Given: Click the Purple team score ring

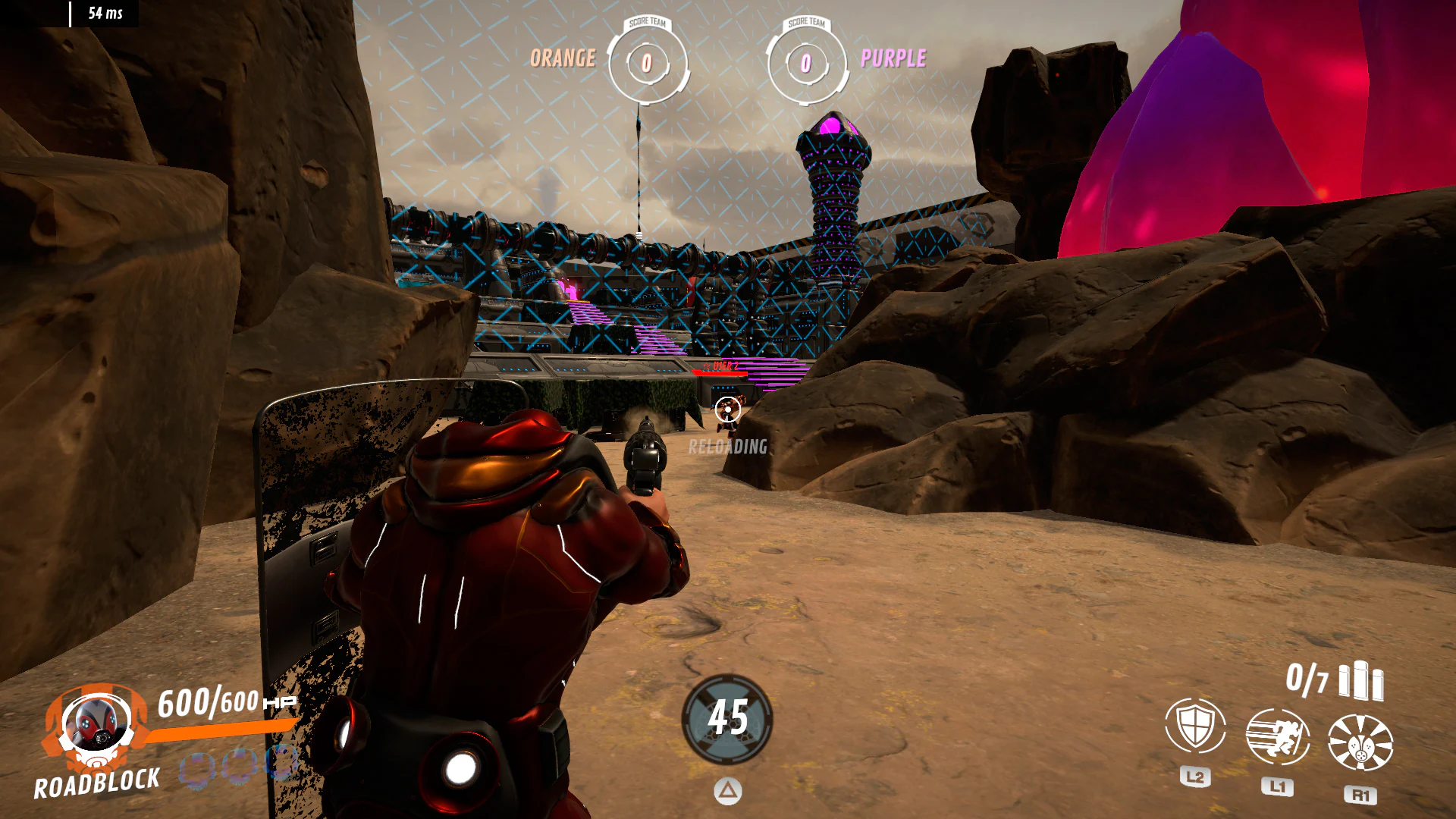Looking at the screenshot, I should click(806, 64).
